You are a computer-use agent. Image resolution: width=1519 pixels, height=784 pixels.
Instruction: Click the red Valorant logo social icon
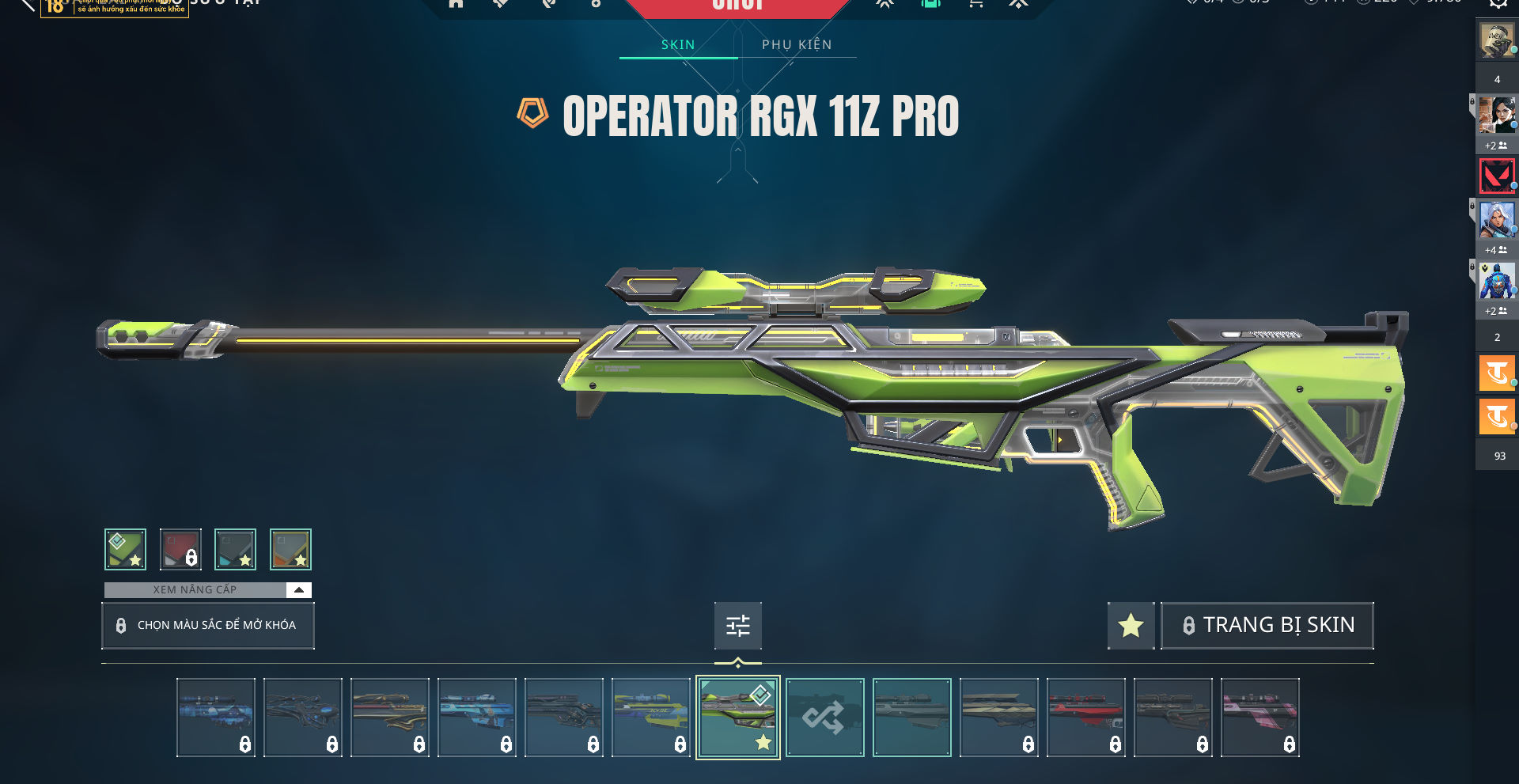point(1497,176)
